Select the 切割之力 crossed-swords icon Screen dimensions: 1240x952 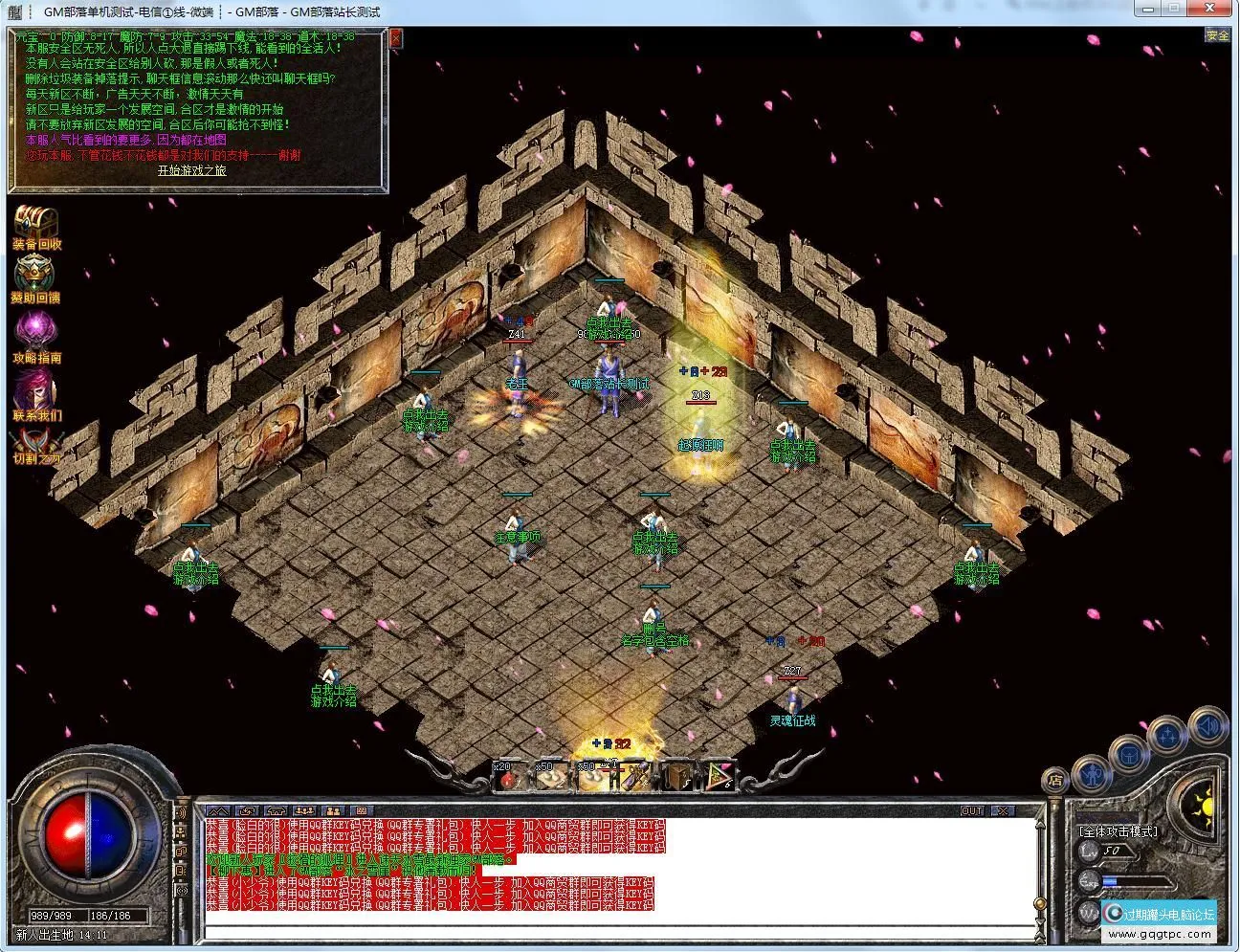click(35, 443)
